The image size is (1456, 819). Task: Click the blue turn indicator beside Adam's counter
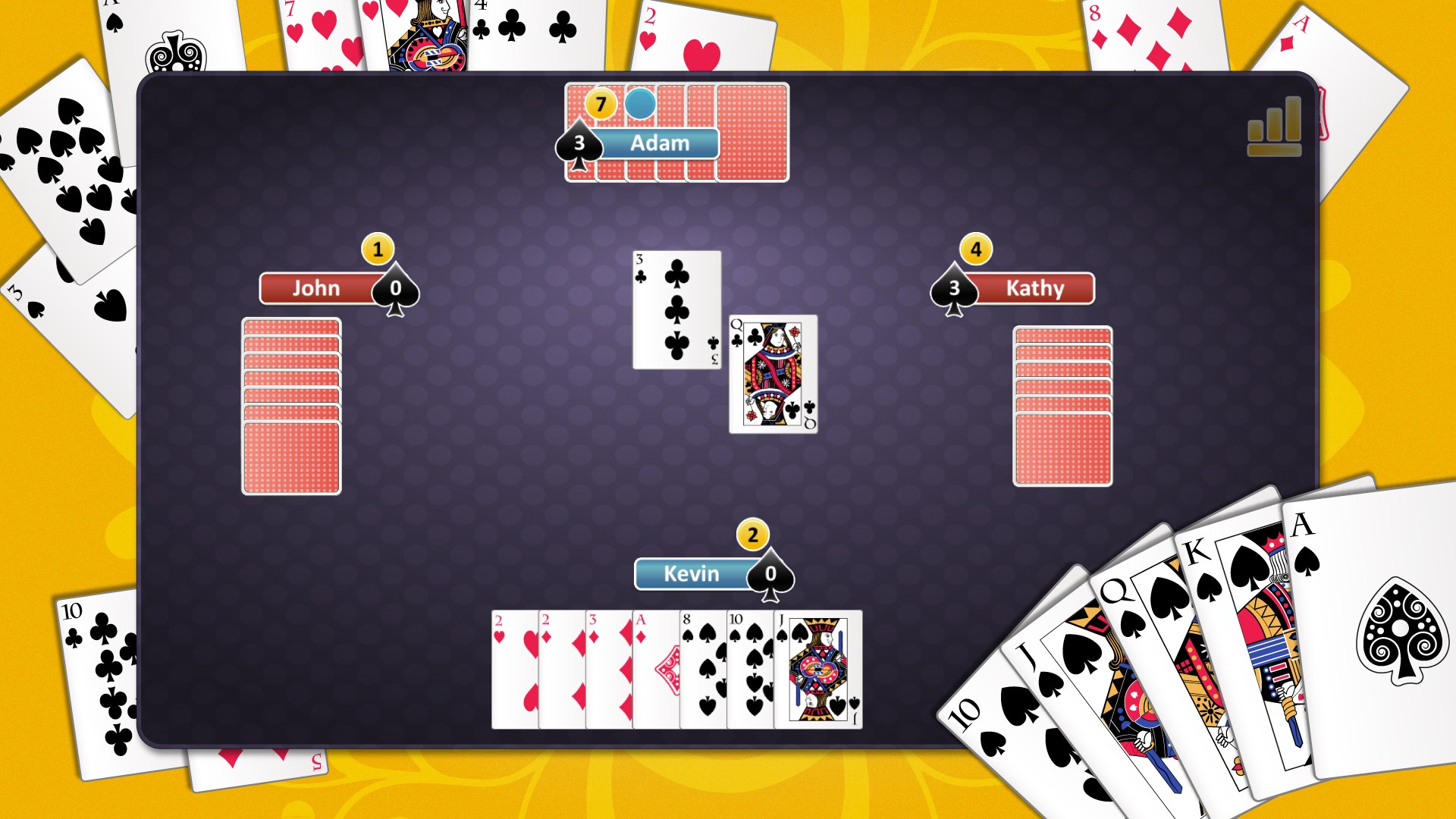coord(641,105)
